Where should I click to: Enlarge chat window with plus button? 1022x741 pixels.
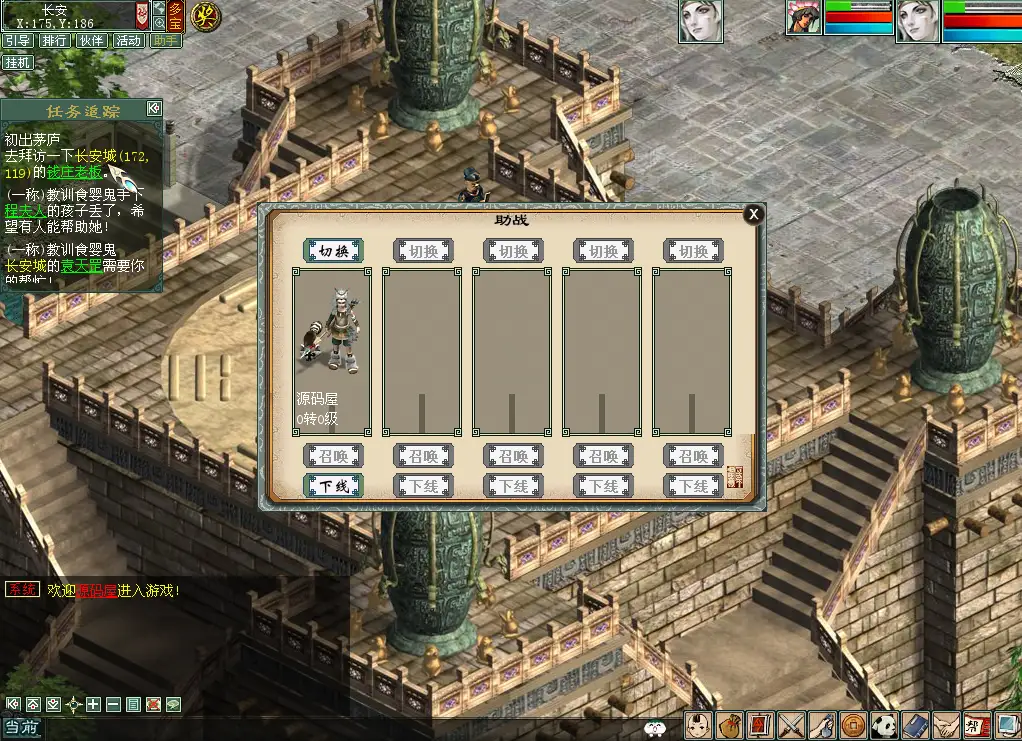coord(93,704)
